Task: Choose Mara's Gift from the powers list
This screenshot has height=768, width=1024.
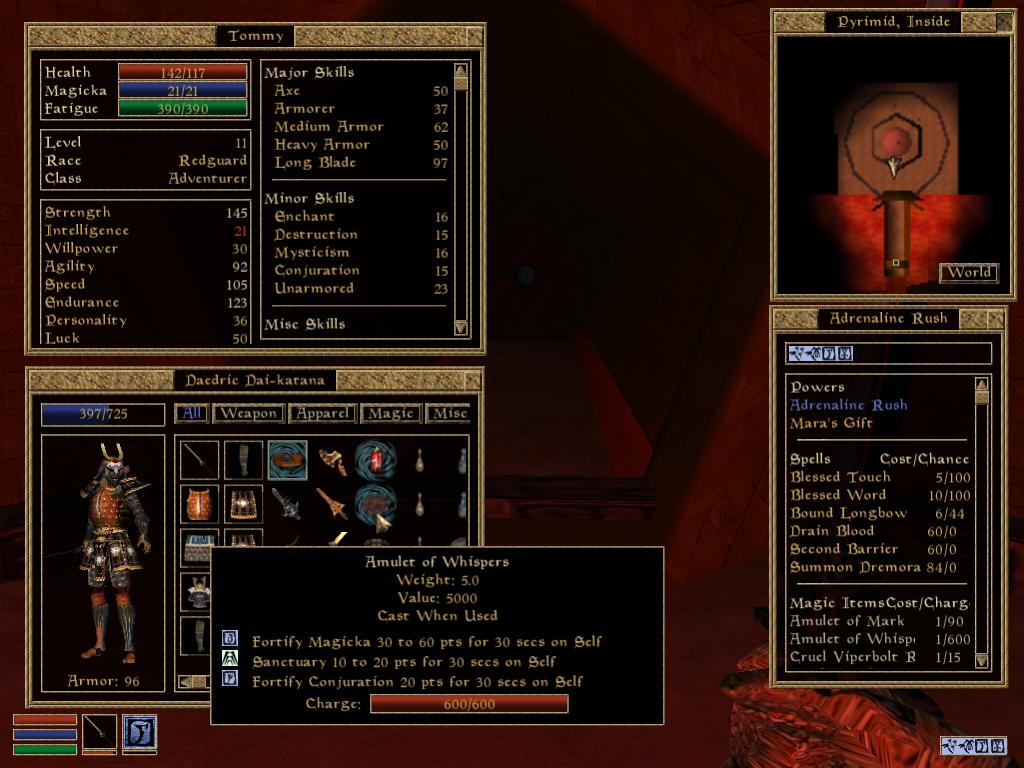Action: pos(831,423)
